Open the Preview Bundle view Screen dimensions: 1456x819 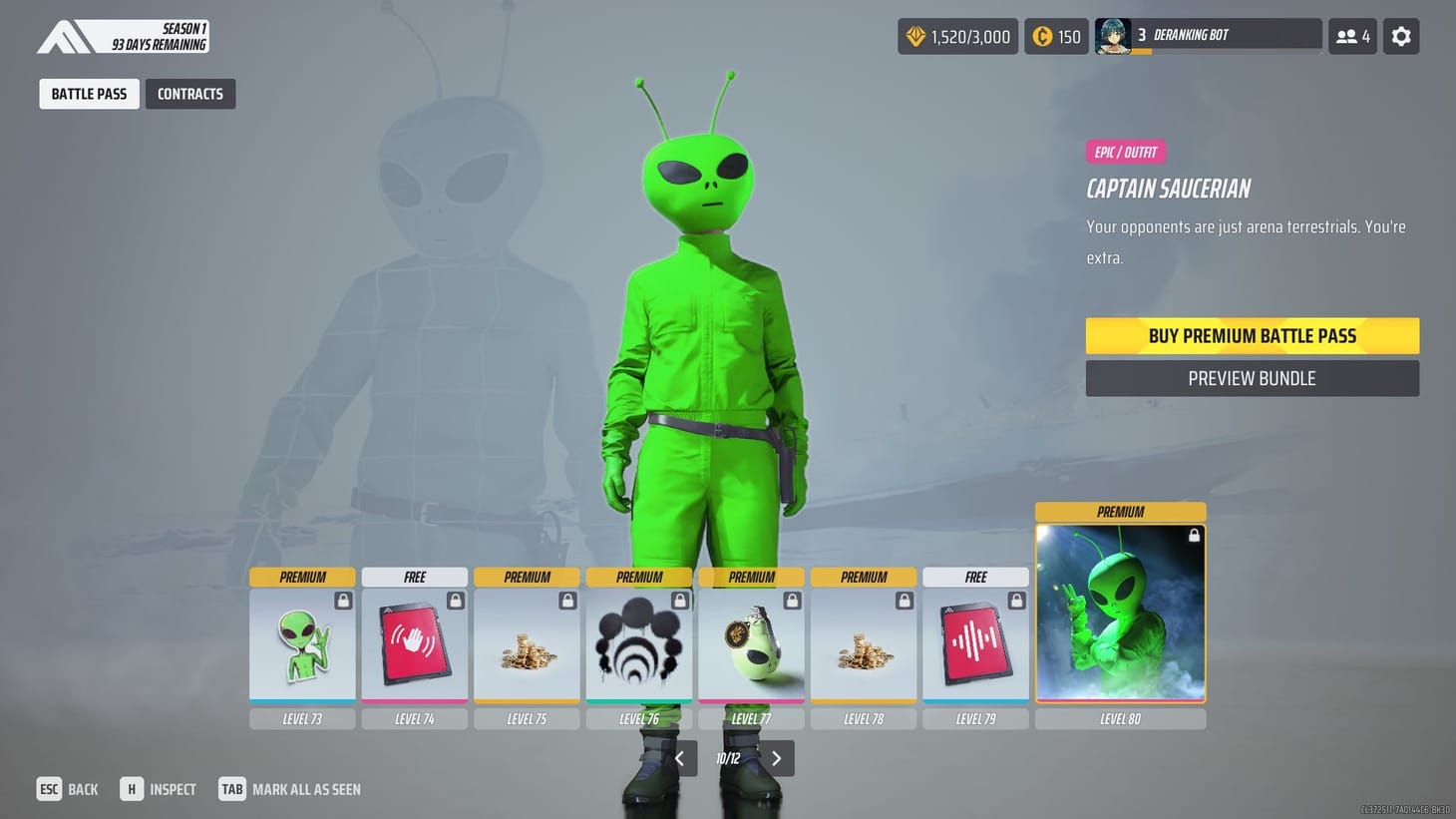coord(1252,378)
